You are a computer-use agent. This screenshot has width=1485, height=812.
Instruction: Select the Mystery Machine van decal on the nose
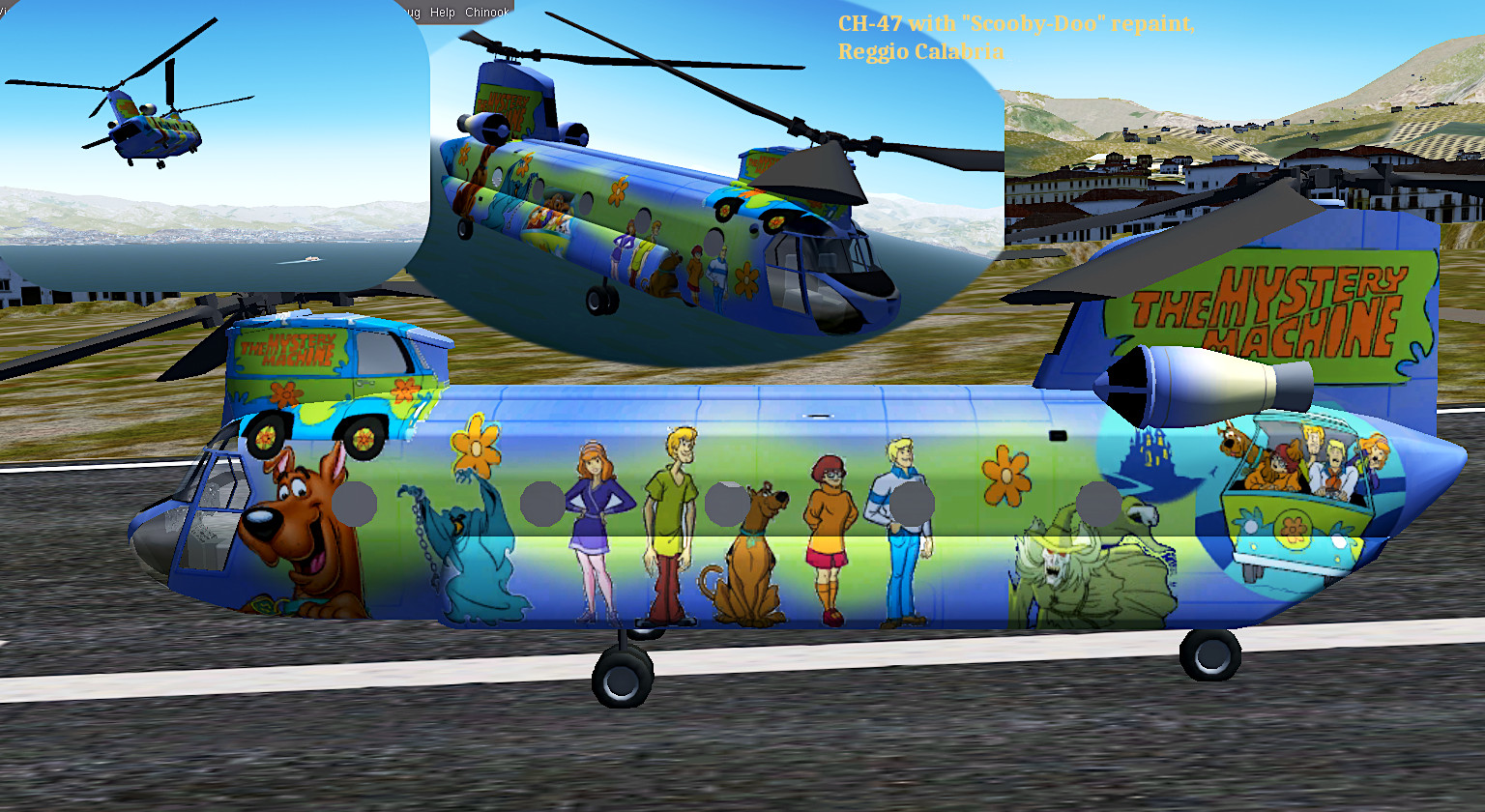coord(334,377)
